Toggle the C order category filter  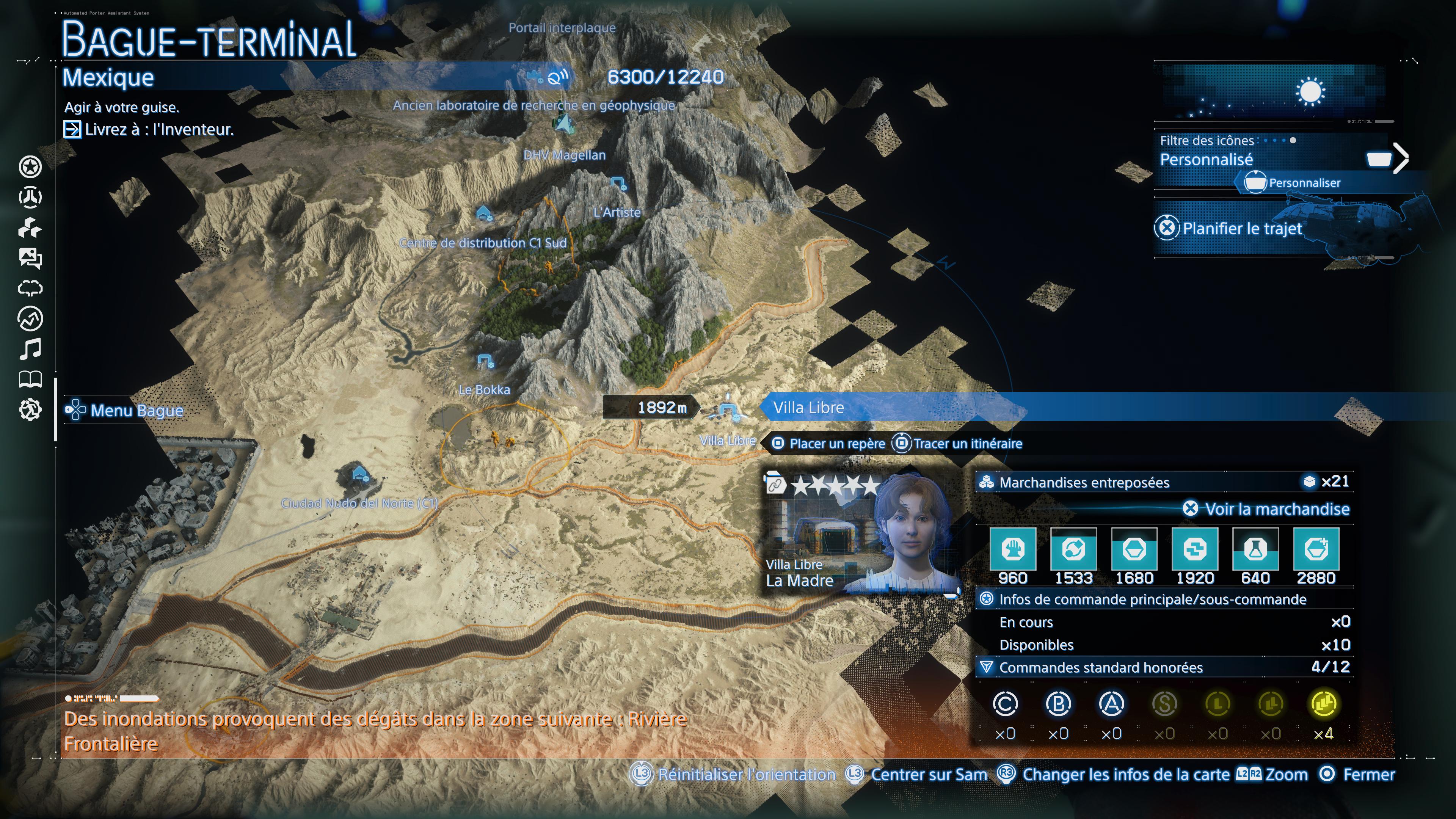pyautogui.click(x=1006, y=704)
